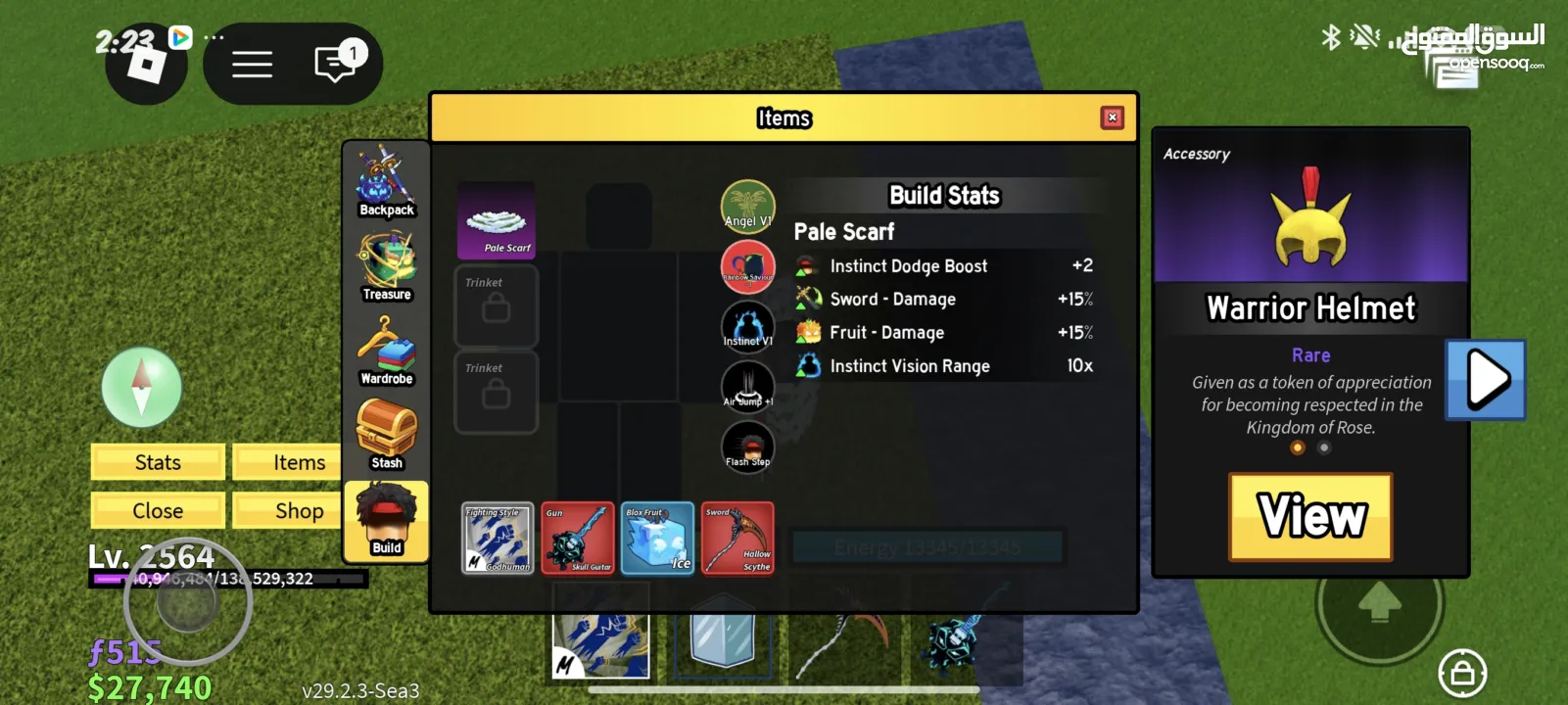Click the Instinct V1 ability icon
Screen dimensions: 1568x705
point(747,326)
